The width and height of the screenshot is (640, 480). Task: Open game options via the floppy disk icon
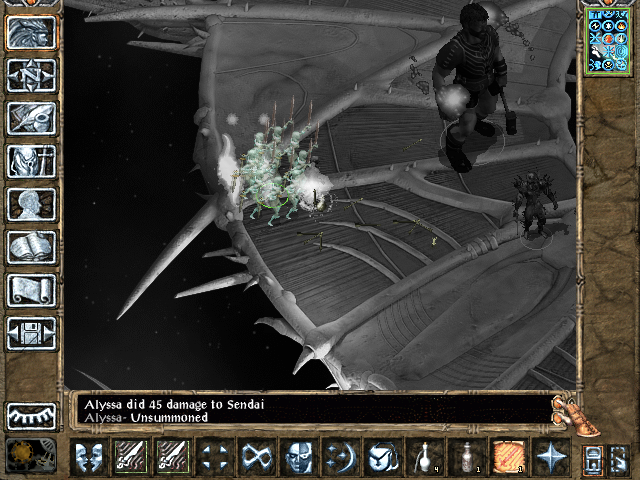[31, 333]
